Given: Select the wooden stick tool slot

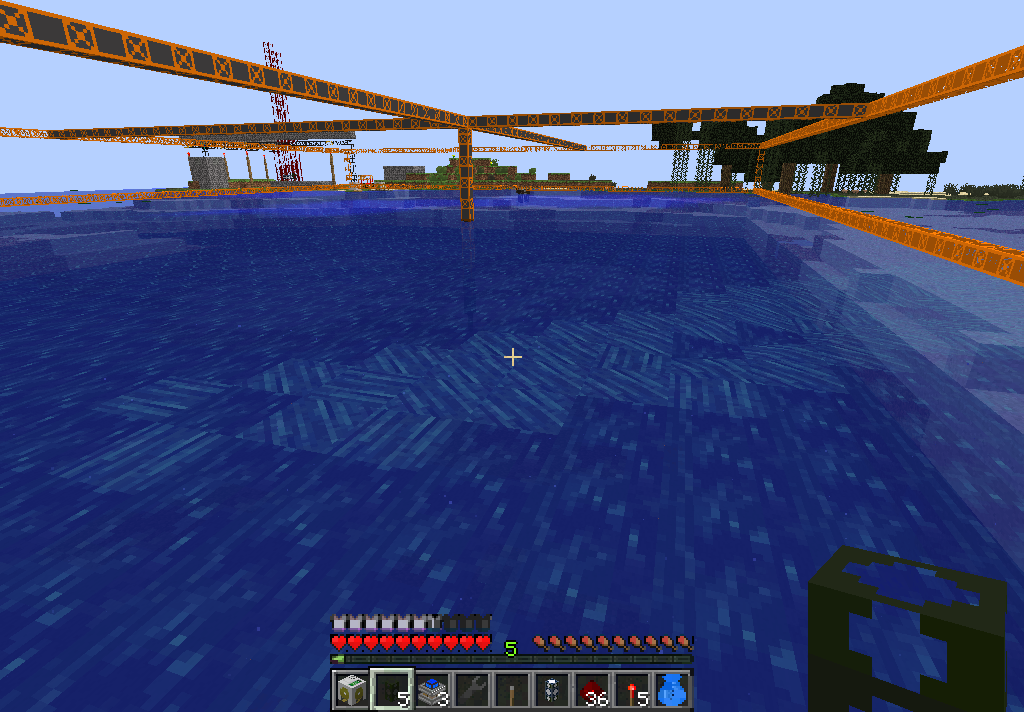Looking at the screenshot, I should coord(511,690).
